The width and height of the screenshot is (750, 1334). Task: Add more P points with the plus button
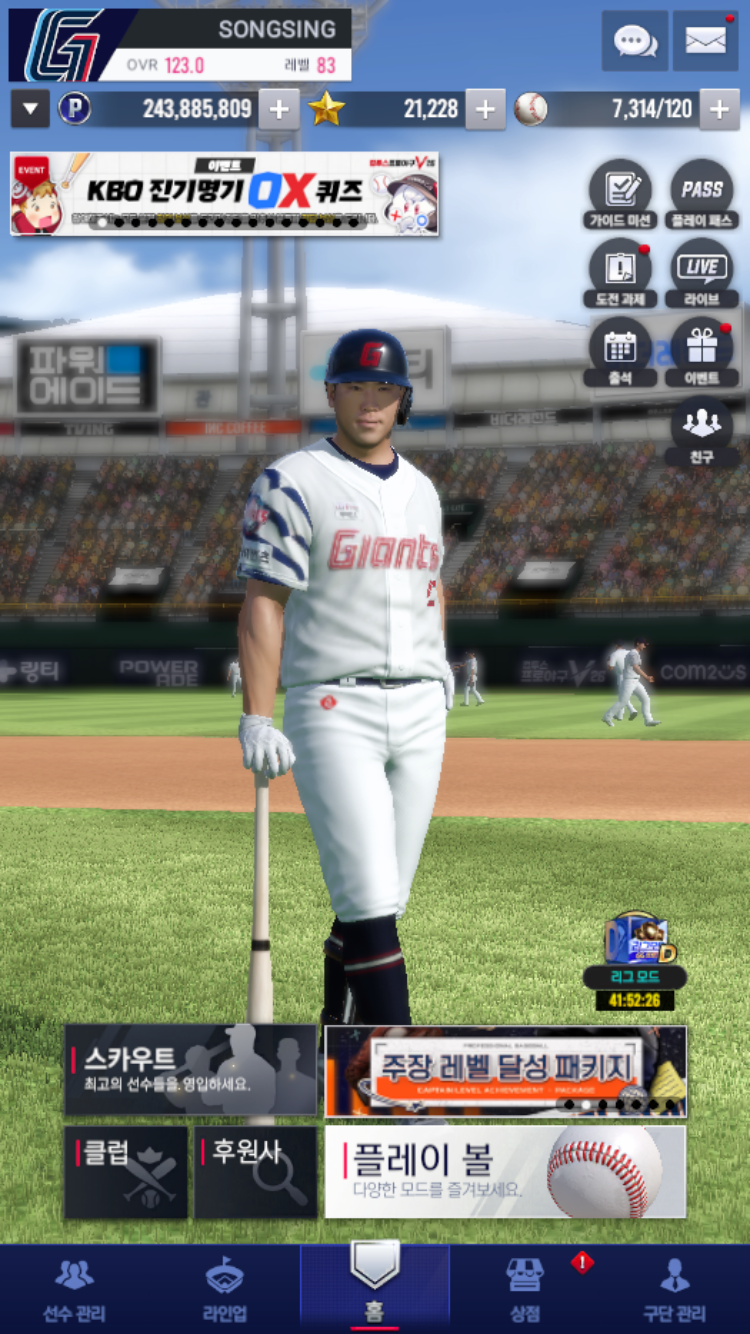pyautogui.click(x=279, y=109)
